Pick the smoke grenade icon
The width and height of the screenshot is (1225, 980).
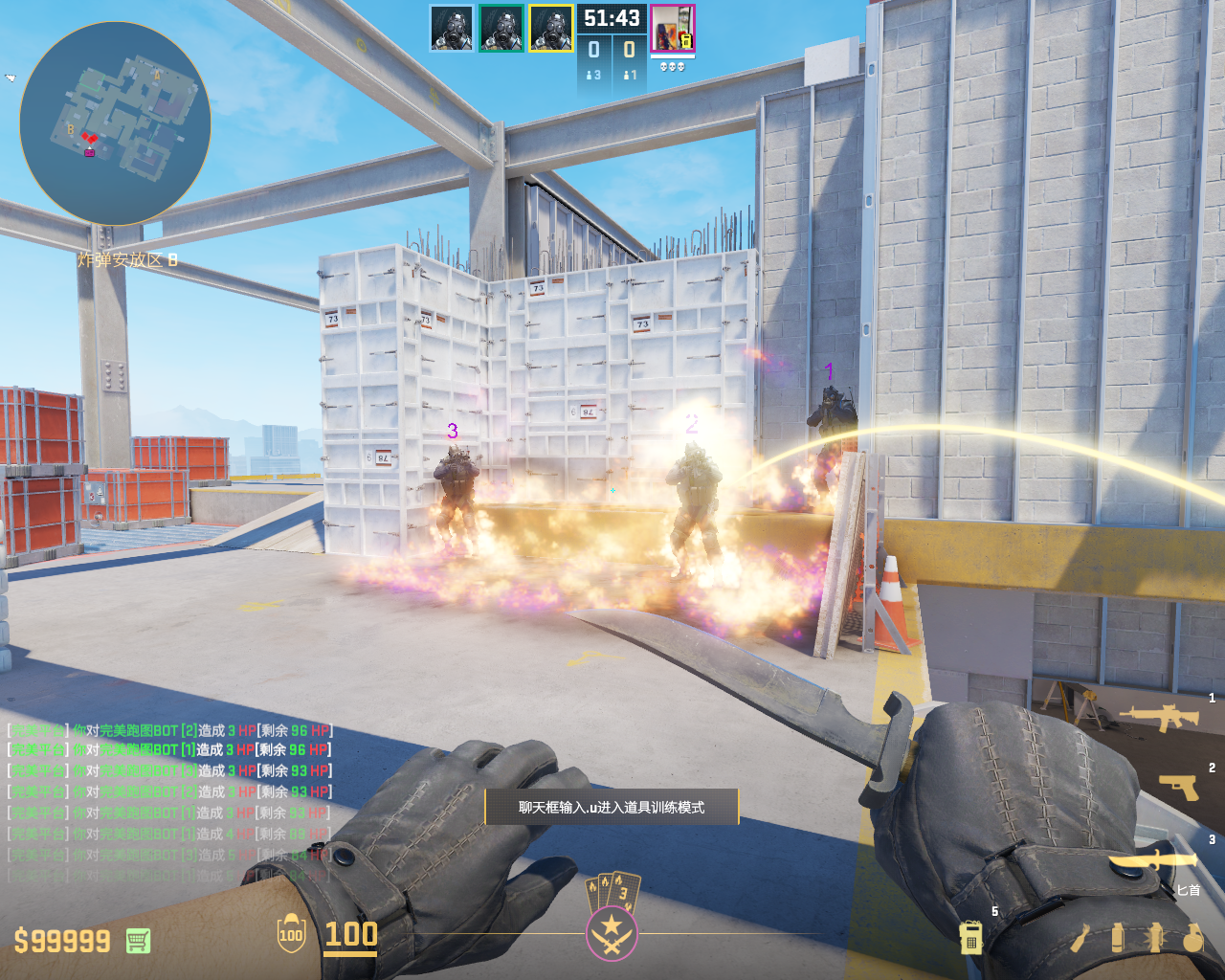1118,938
